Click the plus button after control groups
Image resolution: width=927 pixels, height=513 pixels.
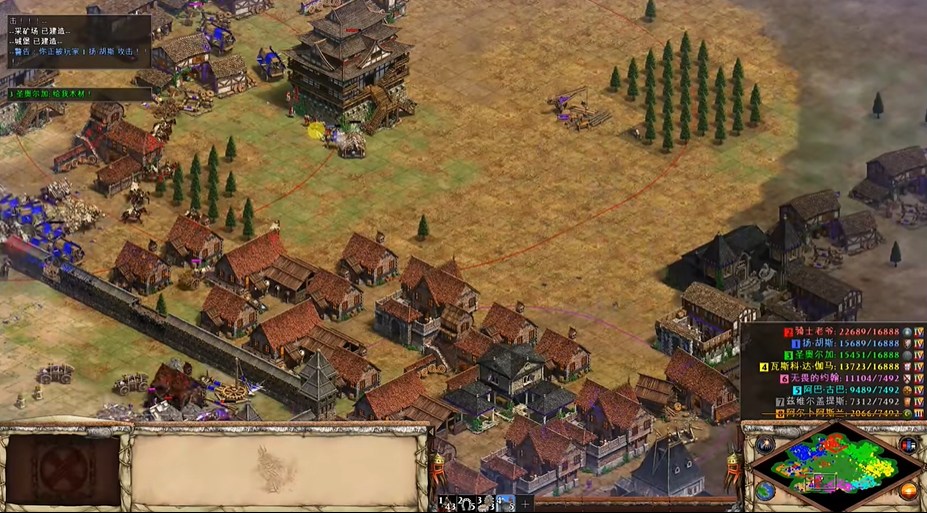(525, 502)
